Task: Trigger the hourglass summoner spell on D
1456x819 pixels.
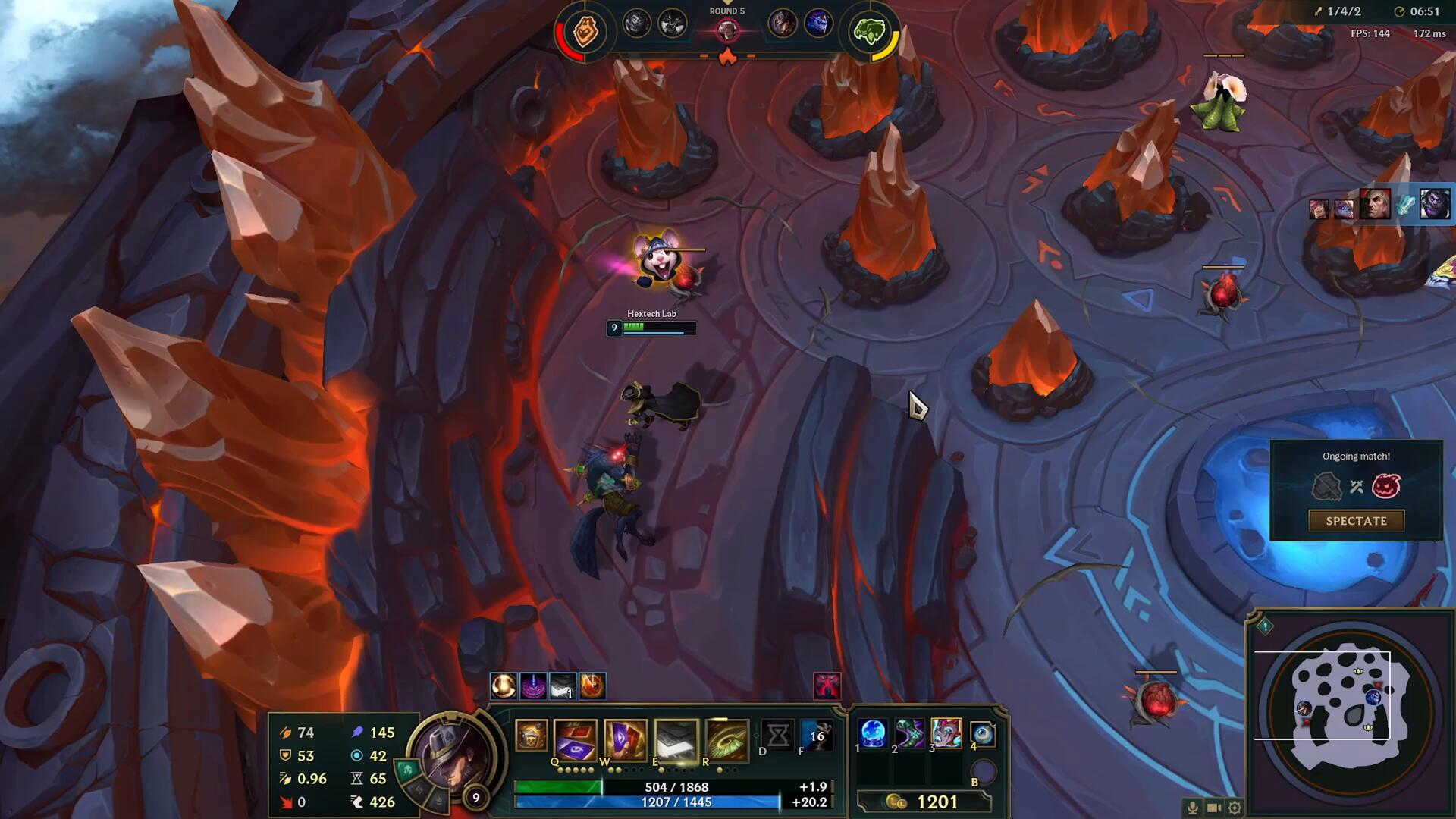Action: [x=778, y=735]
